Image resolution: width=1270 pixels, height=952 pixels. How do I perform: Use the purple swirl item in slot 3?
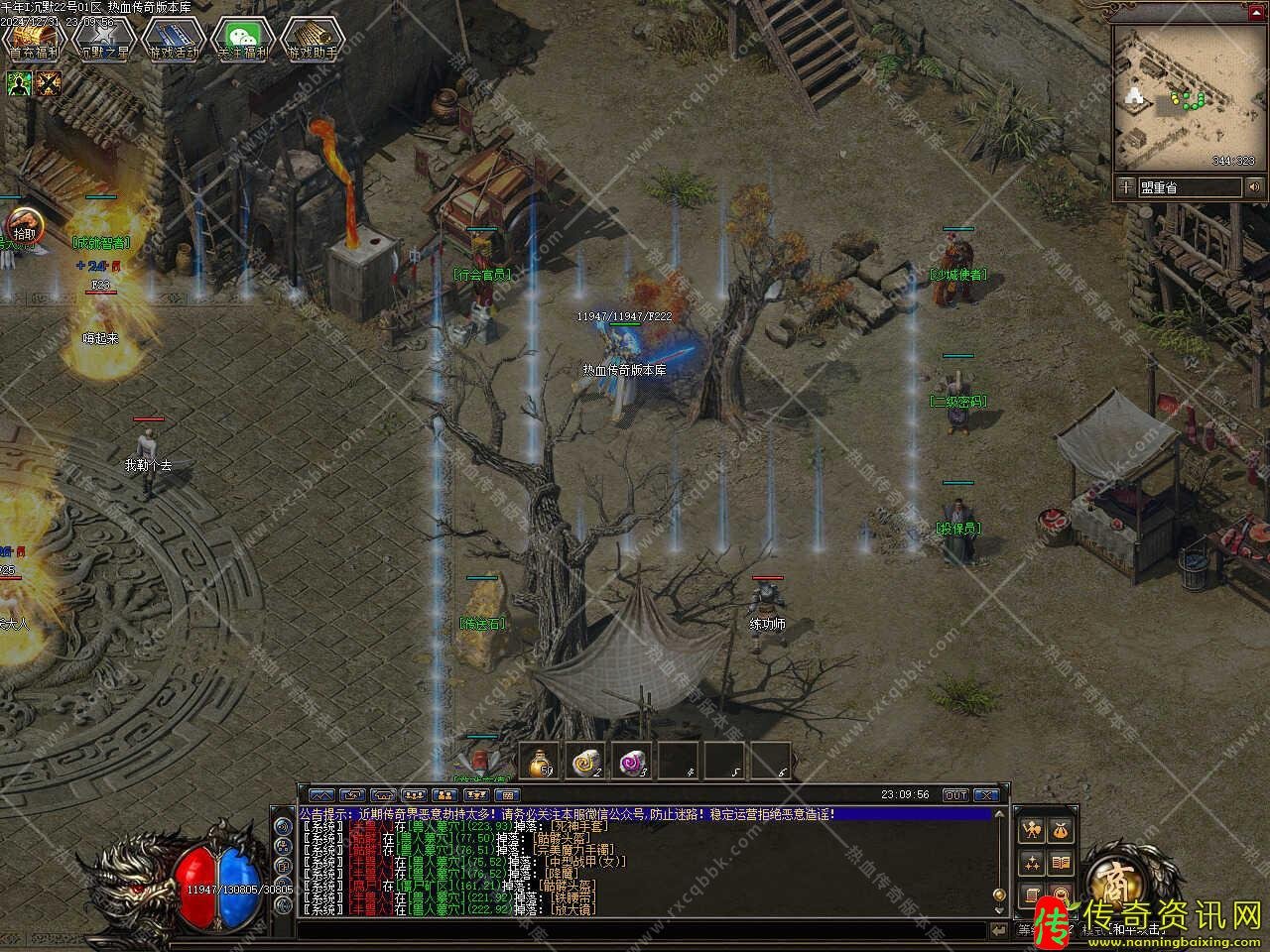click(631, 762)
